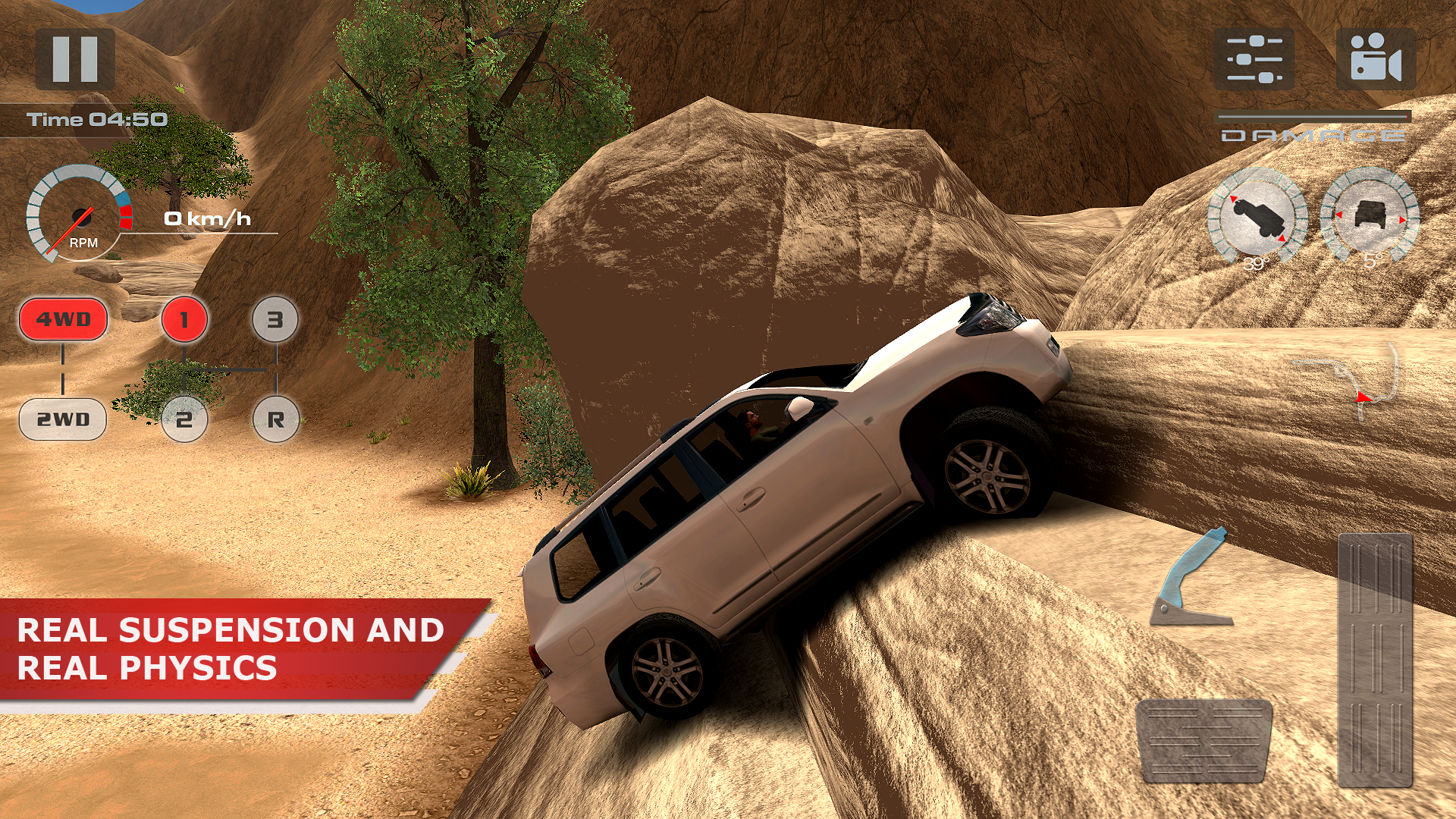Engage 4WD drive mode
This screenshot has height=819, width=1456.
tap(63, 319)
